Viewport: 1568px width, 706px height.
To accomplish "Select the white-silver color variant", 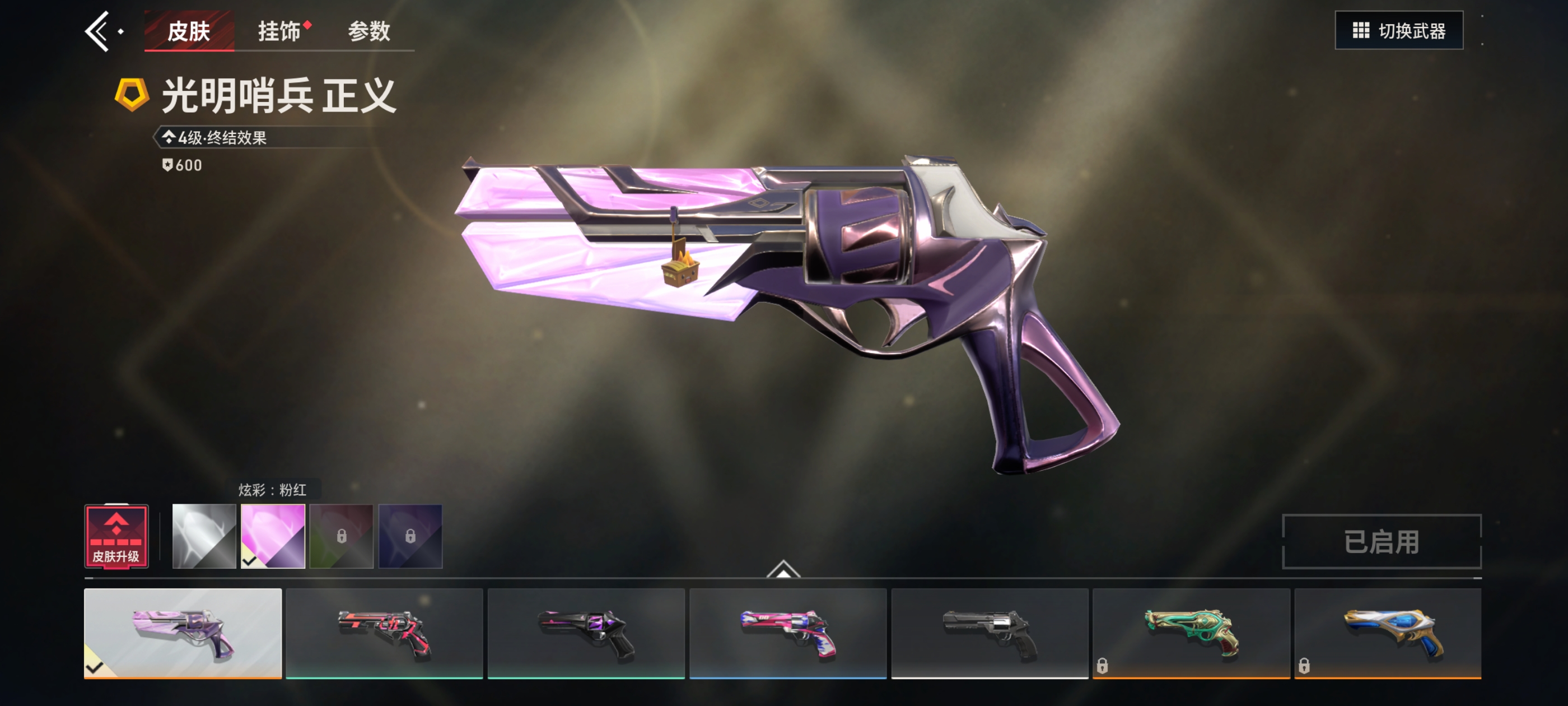I will click(204, 536).
